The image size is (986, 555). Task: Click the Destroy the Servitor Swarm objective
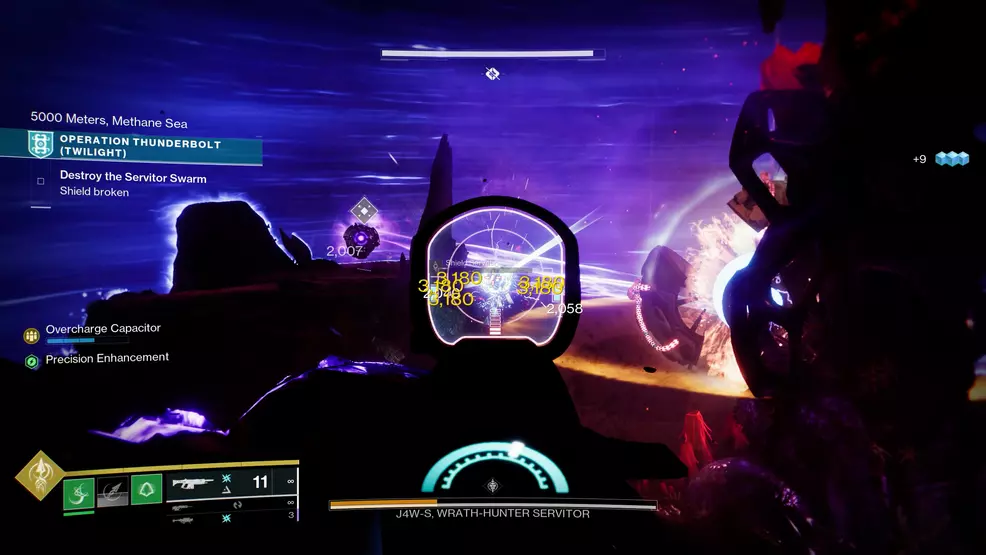tap(133, 178)
